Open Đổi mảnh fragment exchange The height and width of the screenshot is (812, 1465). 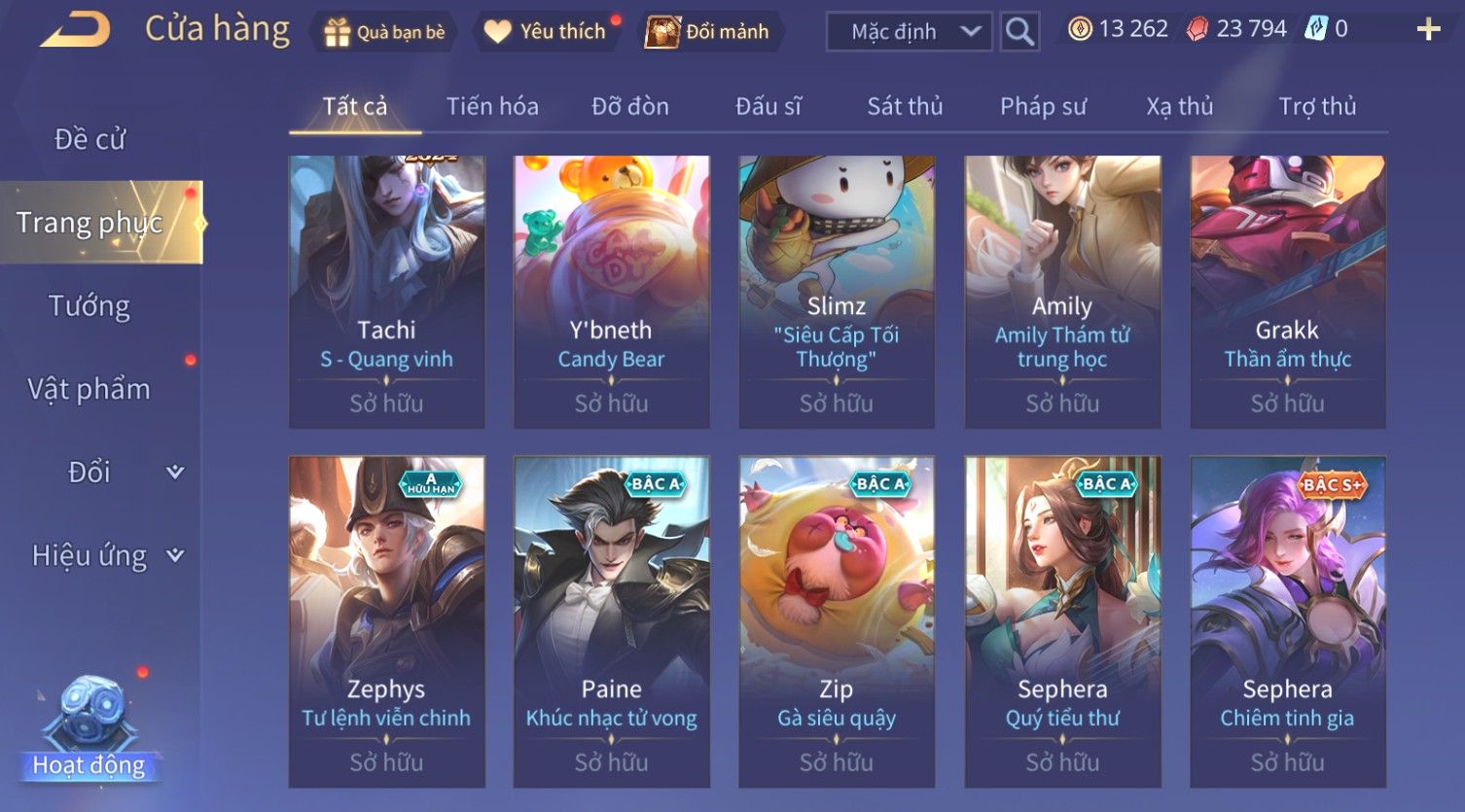pos(712,32)
